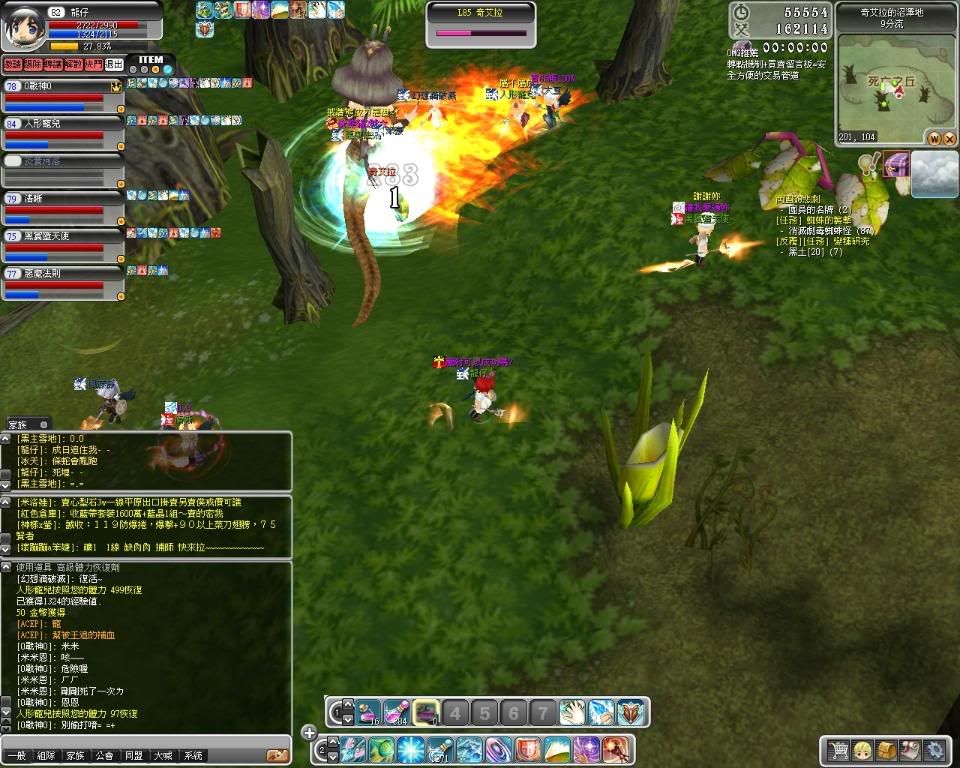The image size is (960, 768).
Task: Click the plus button beside the skill bars
Action: click(x=309, y=733)
